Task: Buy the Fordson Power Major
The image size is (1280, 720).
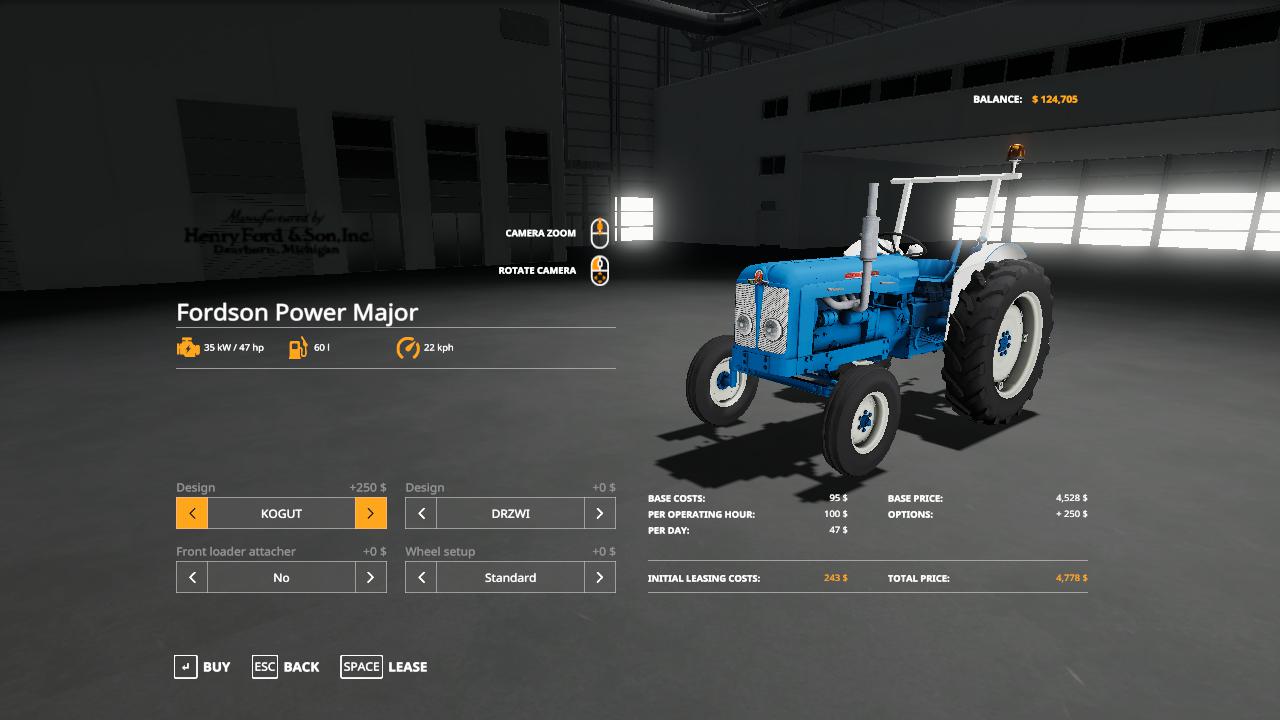Action: [202, 667]
